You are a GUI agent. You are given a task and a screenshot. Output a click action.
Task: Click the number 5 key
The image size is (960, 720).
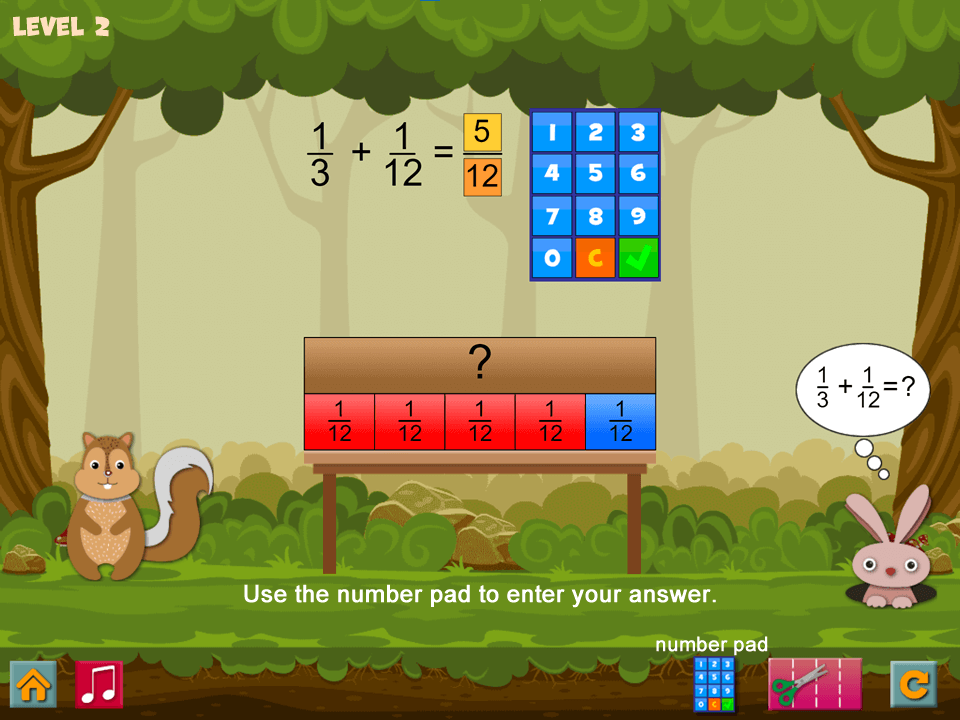[x=595, y=174]
